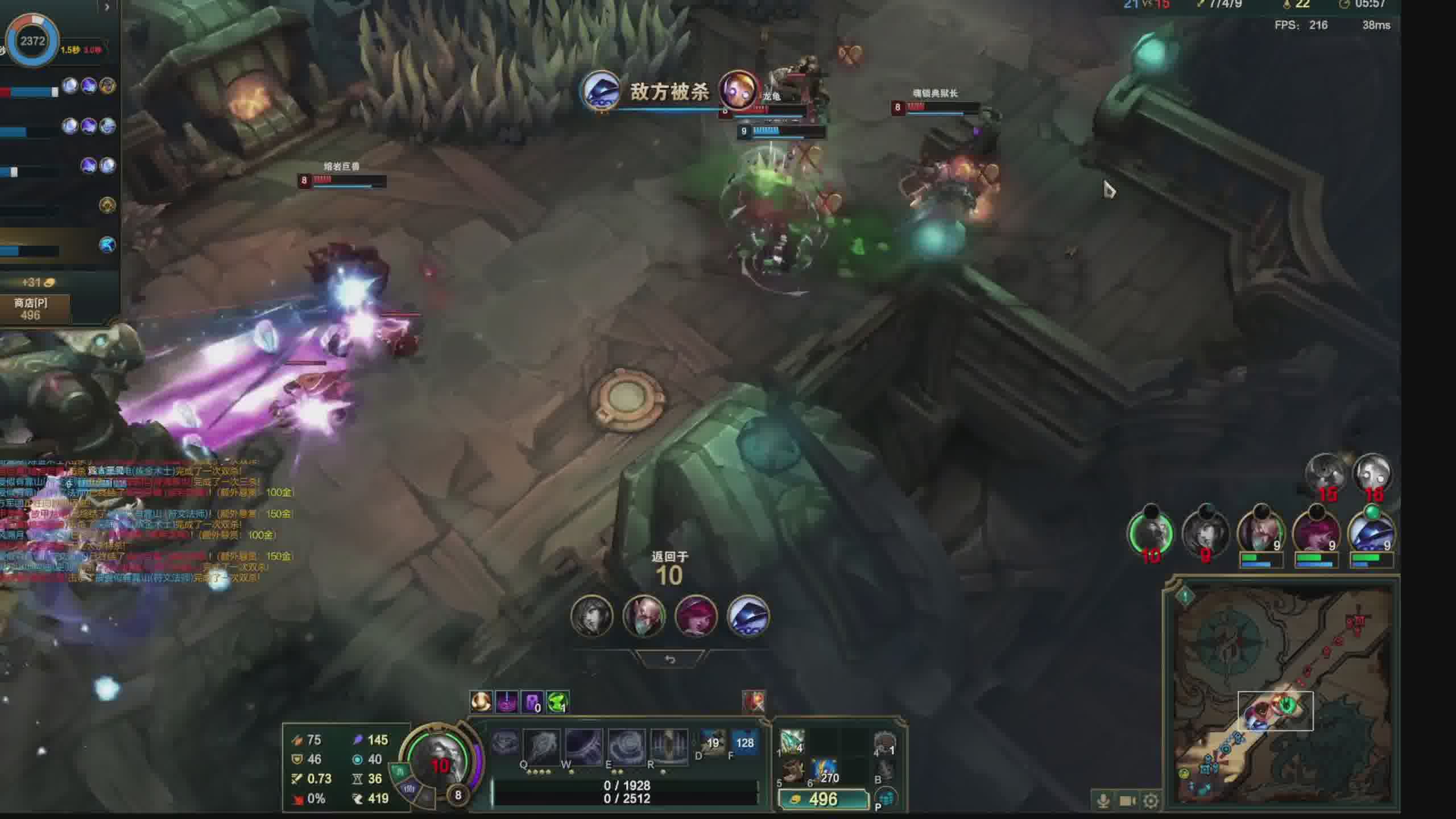The height and width of the screenshot is (819, 1456).
Task: Spectate the red-haired ally in the death portrait row
Action: (696, 617)
